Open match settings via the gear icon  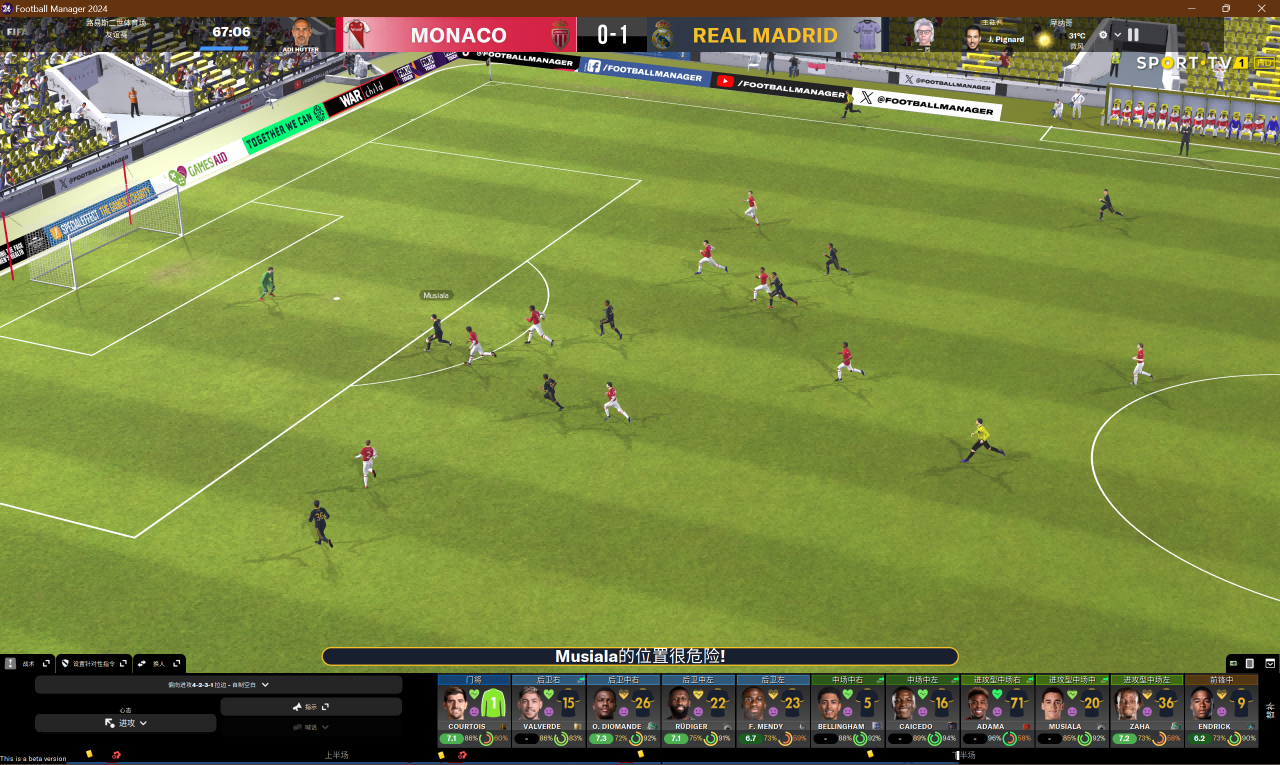1103,35
